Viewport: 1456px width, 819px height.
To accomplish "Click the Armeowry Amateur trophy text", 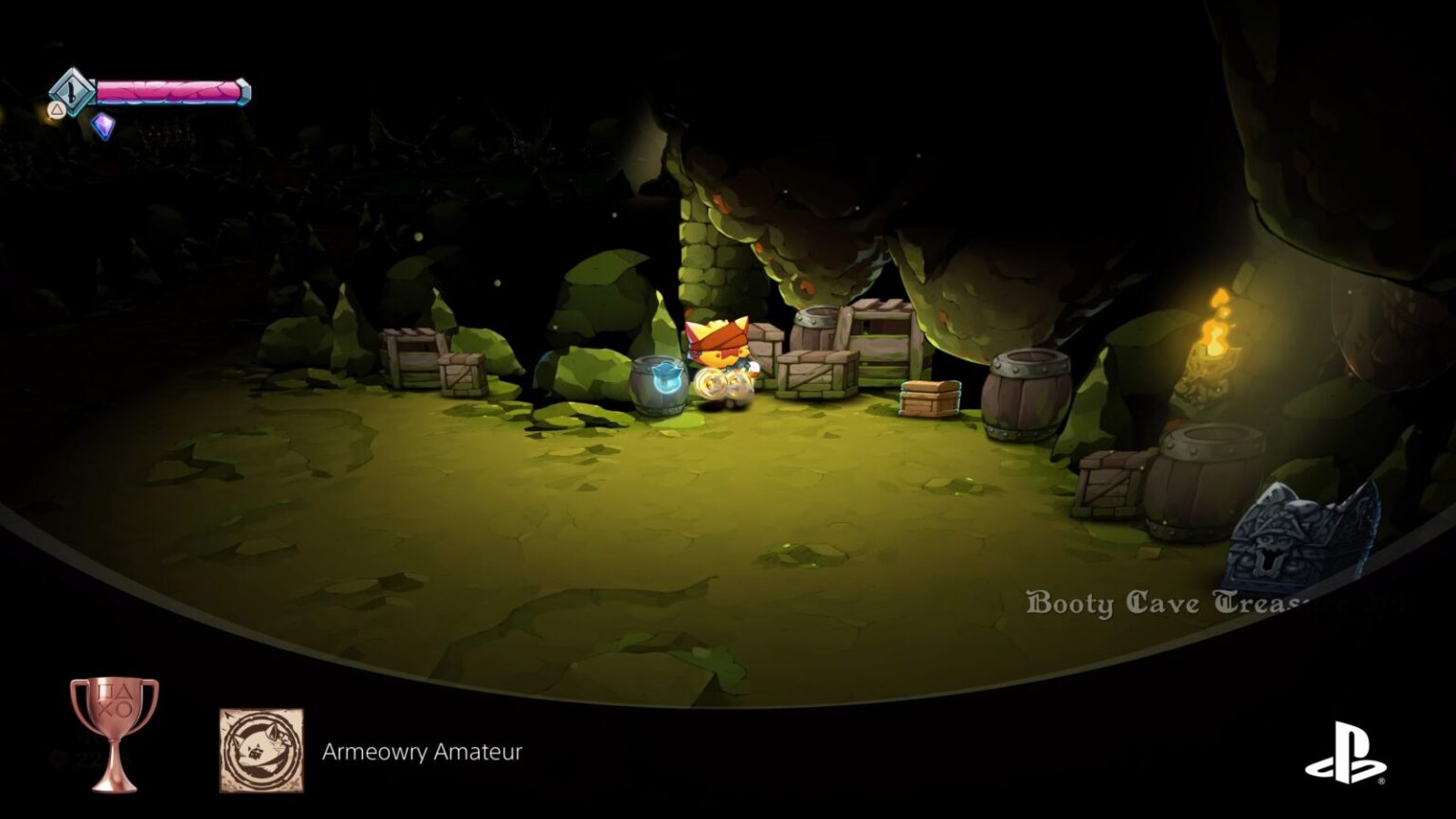I will 420,751.
